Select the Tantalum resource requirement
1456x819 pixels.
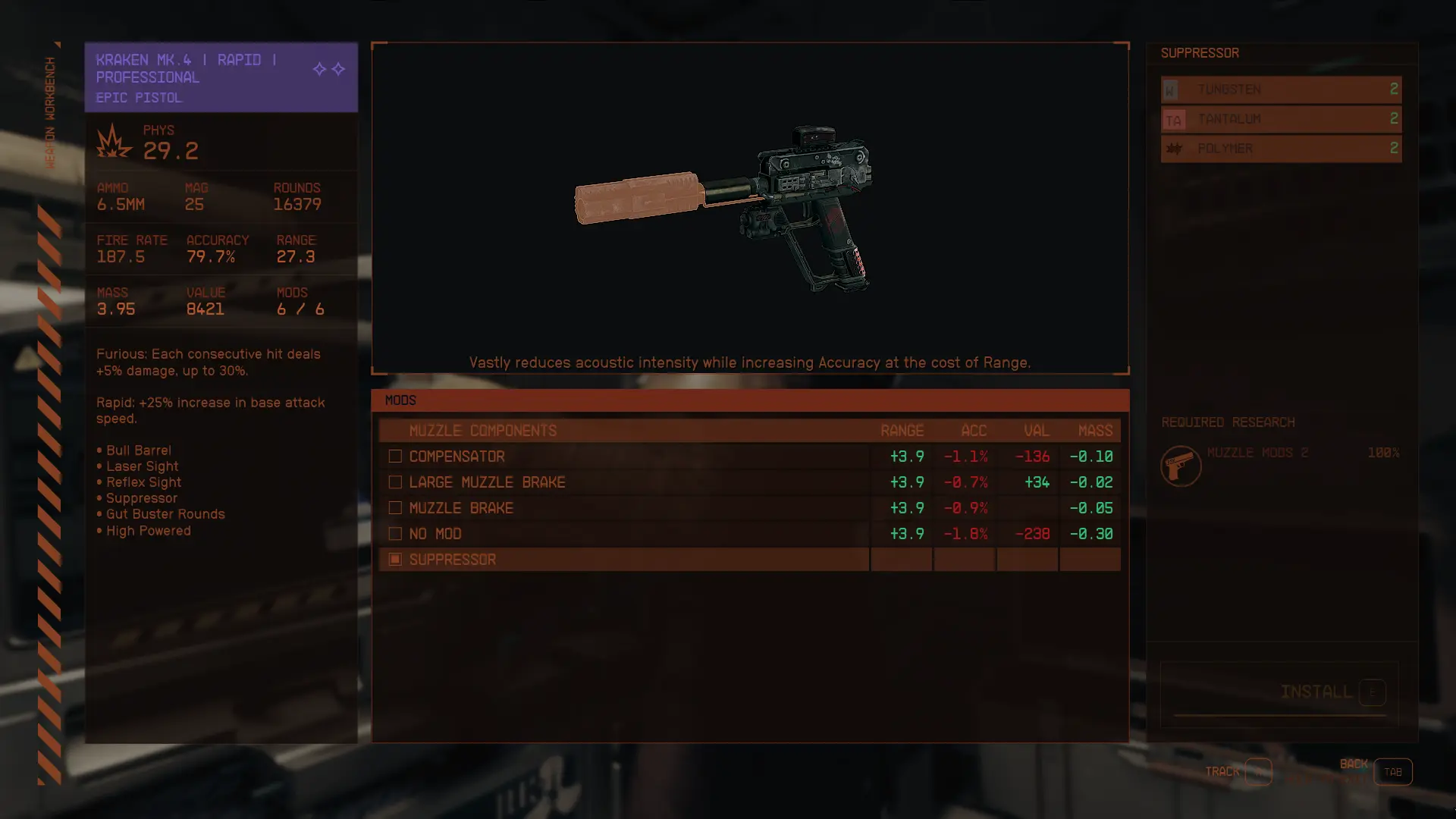(x=1281, y=119)
